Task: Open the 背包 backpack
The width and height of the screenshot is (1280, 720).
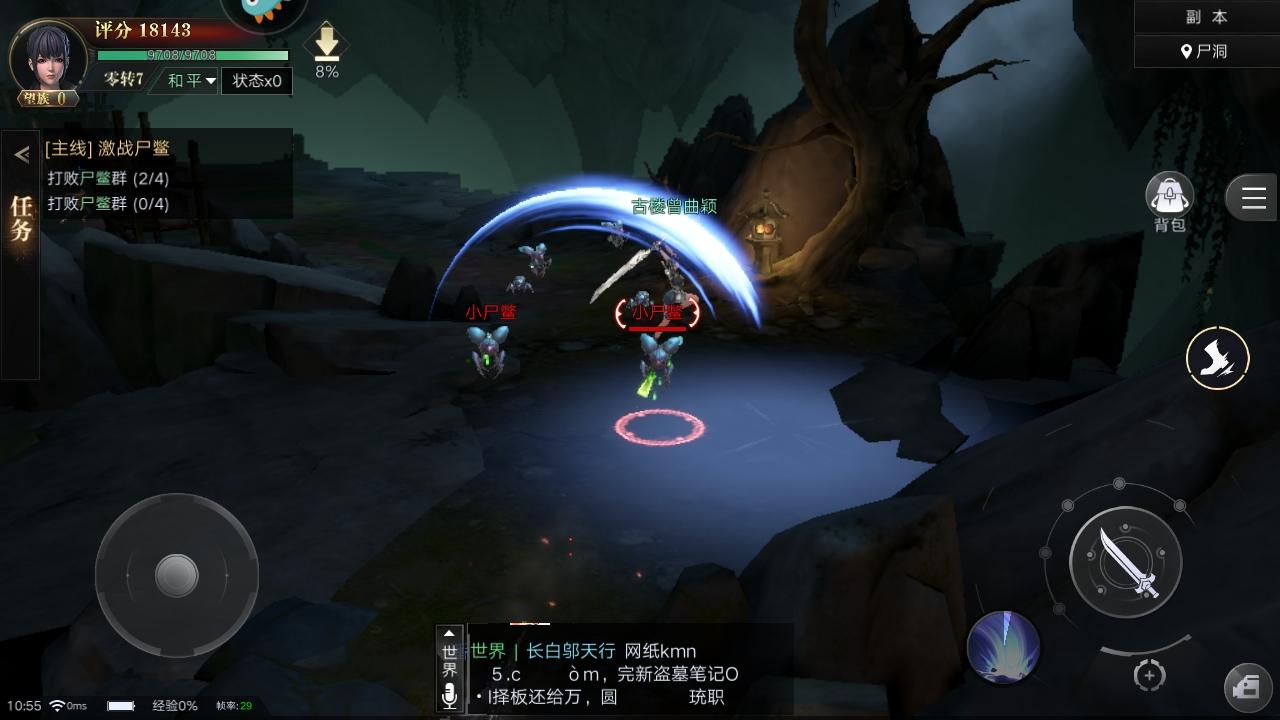Action: [1168, 196]
